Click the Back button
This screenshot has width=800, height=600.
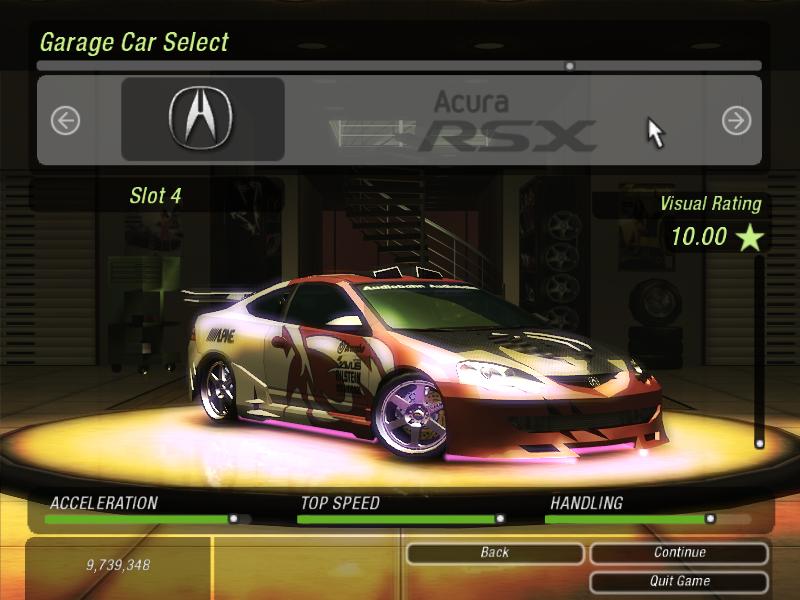[494, 553]
